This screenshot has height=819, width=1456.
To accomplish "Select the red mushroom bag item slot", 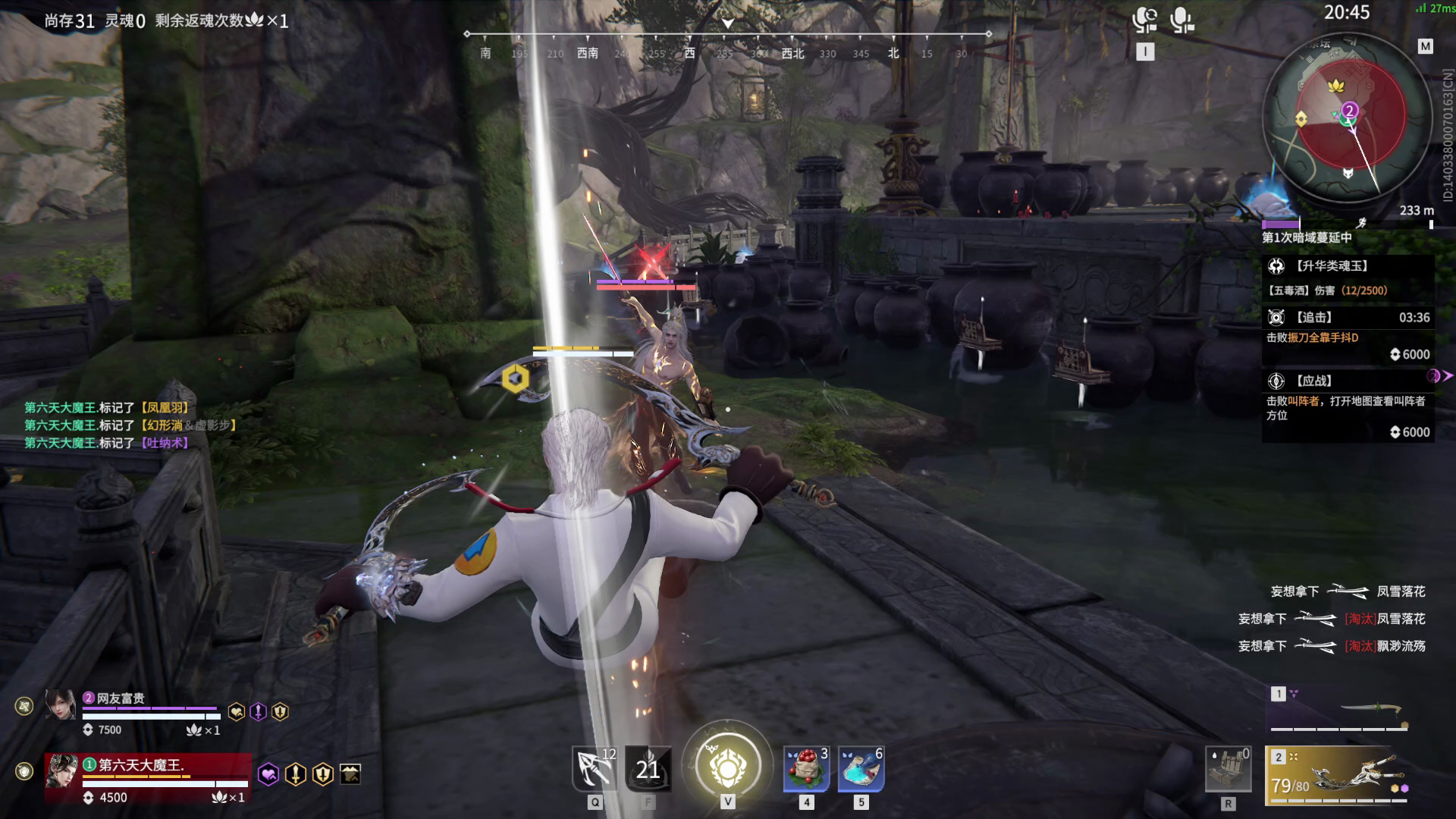I will 806,769.
